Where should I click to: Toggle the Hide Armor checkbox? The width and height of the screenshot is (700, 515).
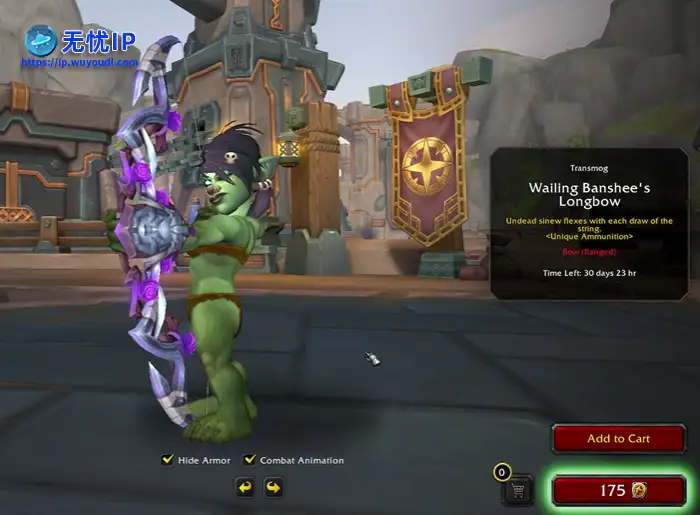click(x=168, y=460)
